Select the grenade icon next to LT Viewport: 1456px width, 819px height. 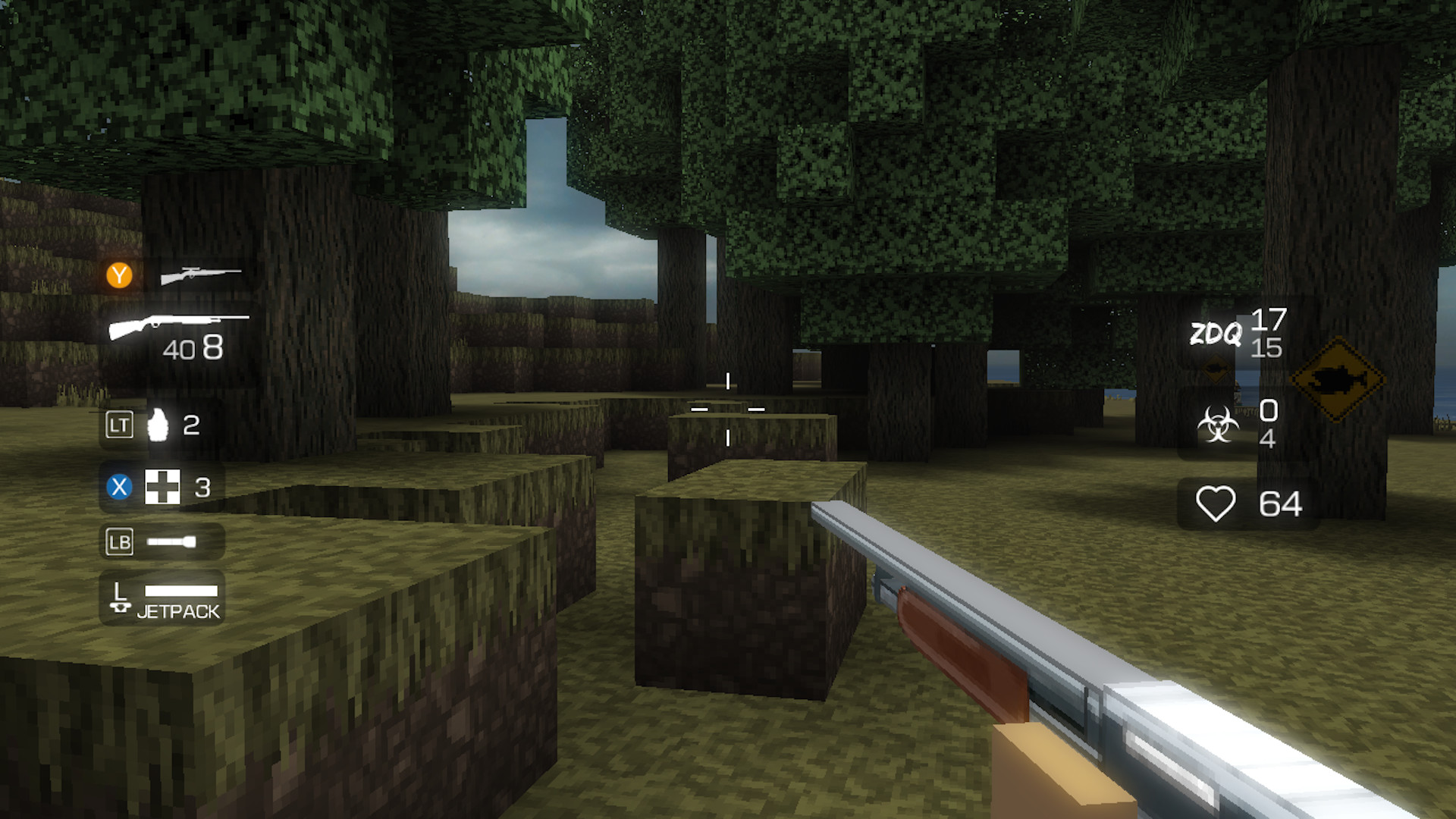pyautogui.click(x=157, y=426)
